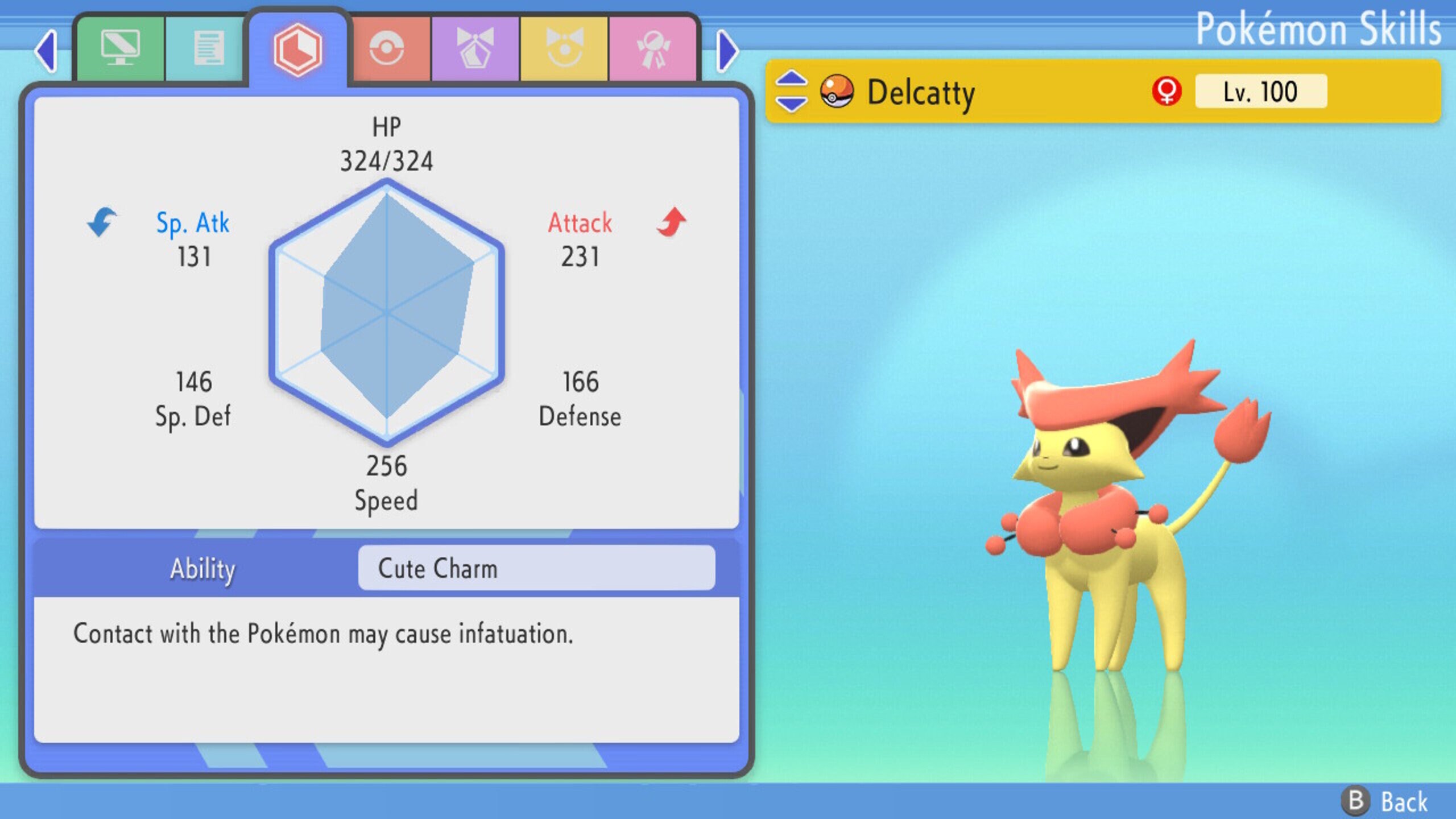Open the yellow condition tab

click(566, 48)
